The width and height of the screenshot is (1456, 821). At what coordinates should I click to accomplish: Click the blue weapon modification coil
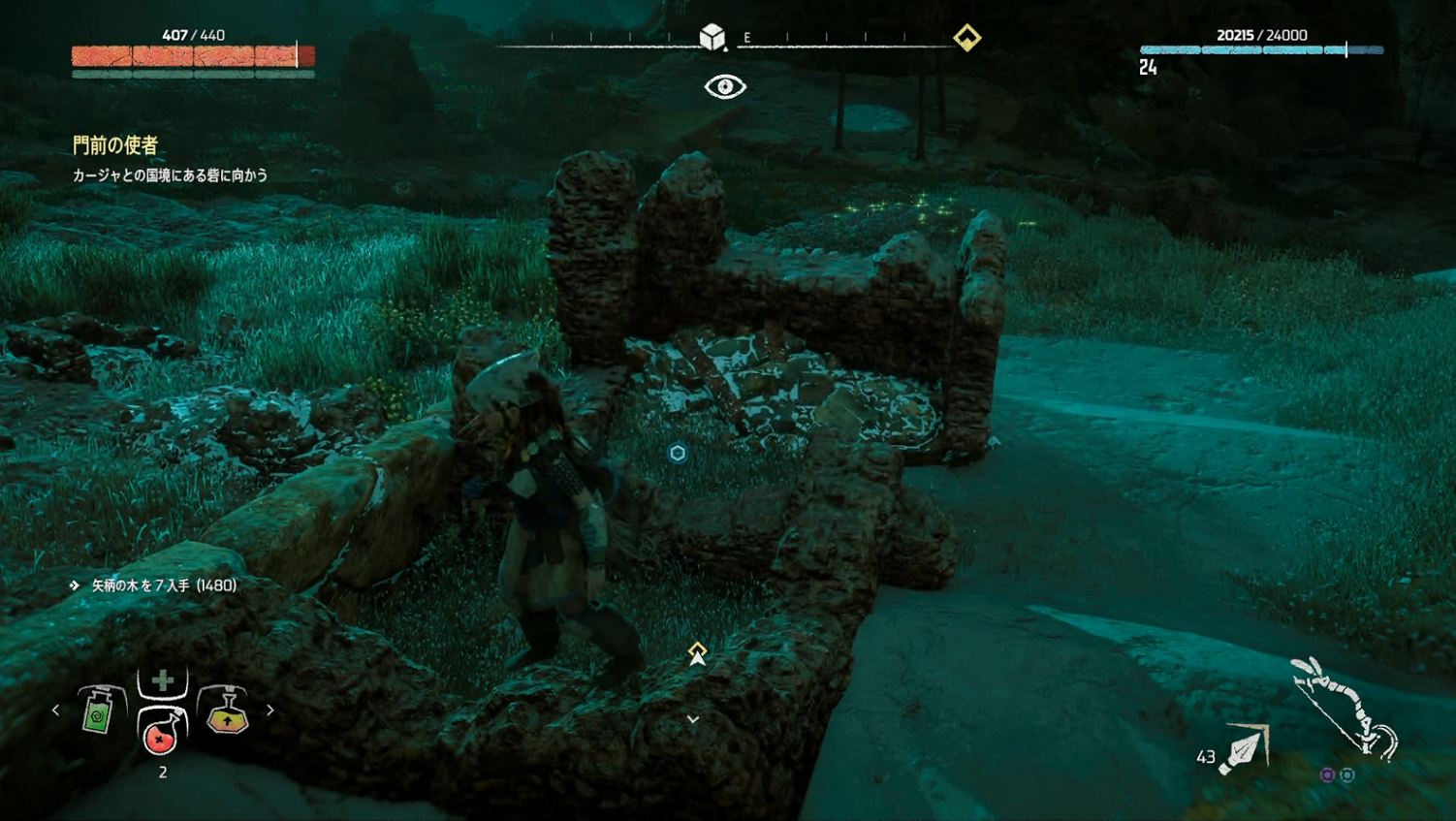pyautogui.click(x=1347, y=774)
